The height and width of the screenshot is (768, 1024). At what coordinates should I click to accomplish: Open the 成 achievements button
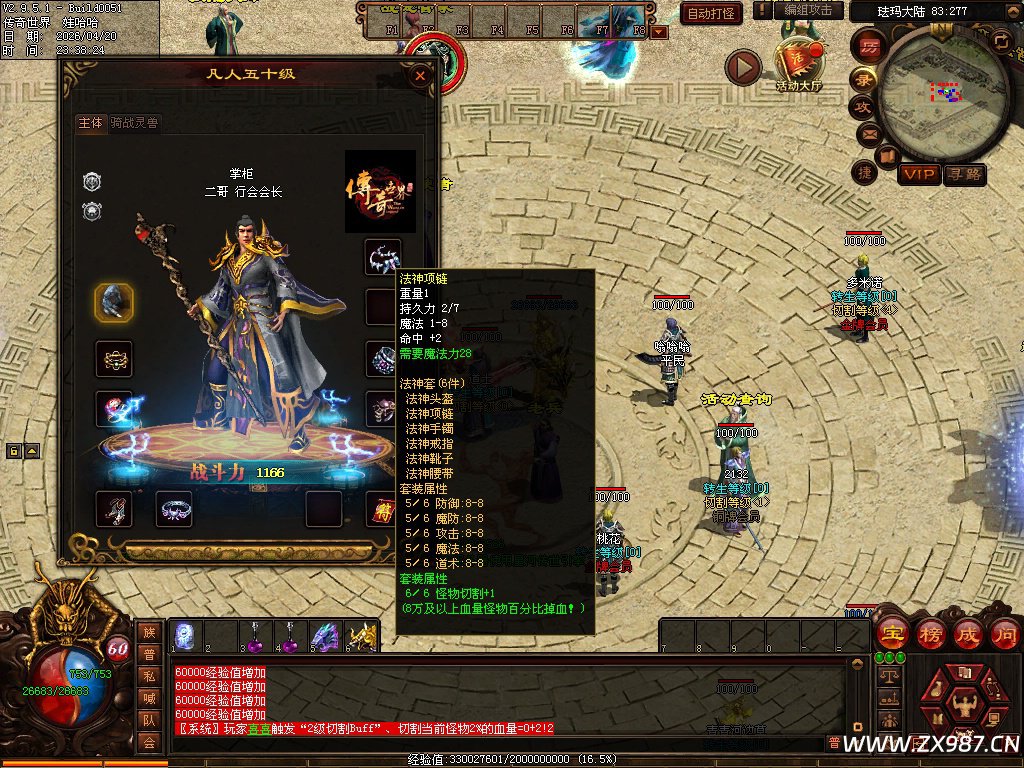click(967, 633)
